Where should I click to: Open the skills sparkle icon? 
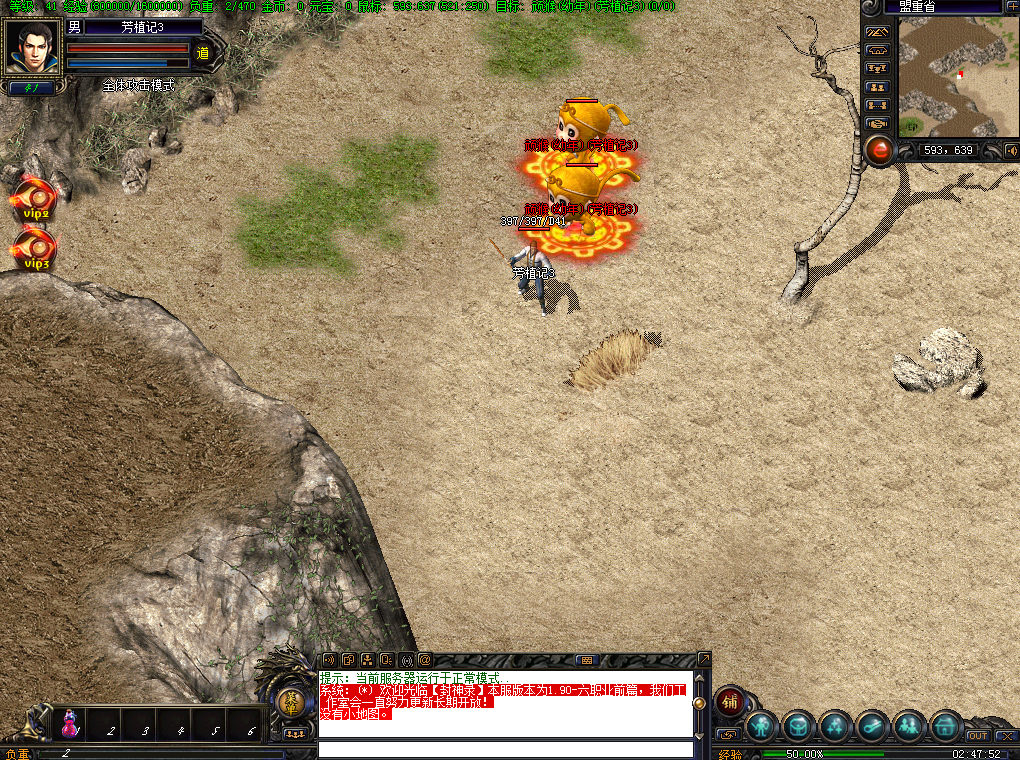[x=835, y=727]
